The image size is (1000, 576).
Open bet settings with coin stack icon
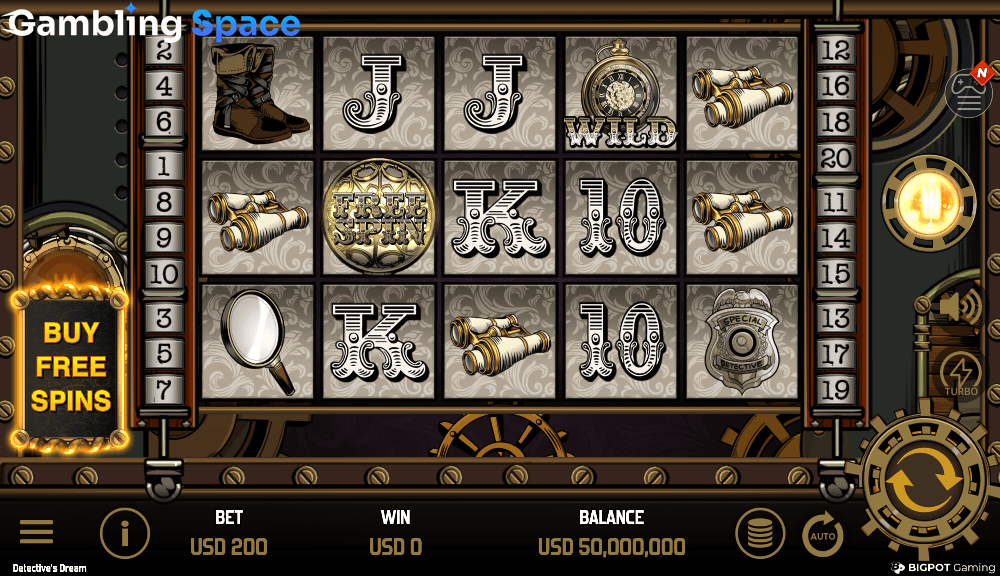point(760,533)
